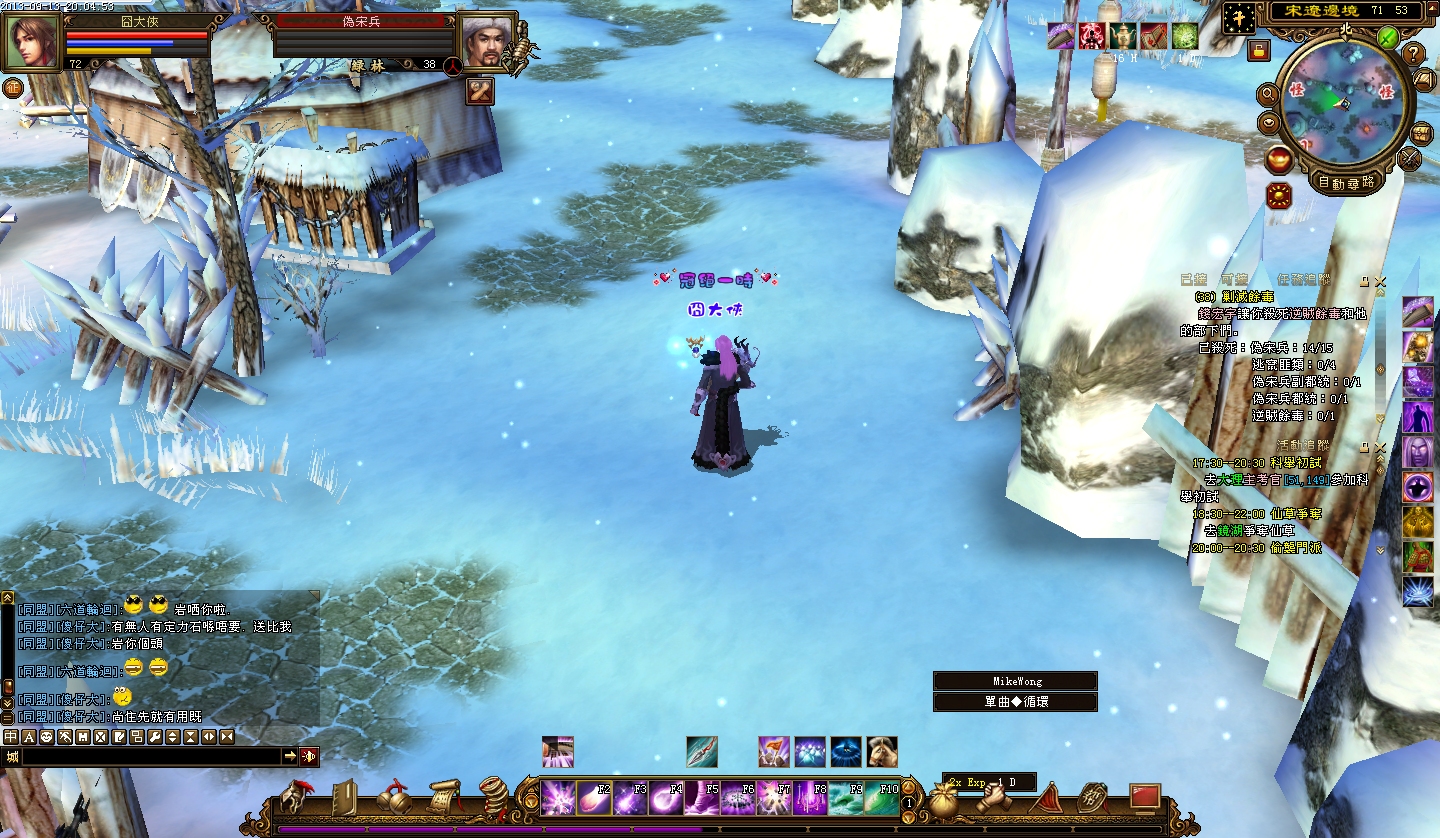Click the treasure chest icon by the minimap
Viewport: 1440px width, 838px height.
pyautogui.click(x=1421, y=133)
